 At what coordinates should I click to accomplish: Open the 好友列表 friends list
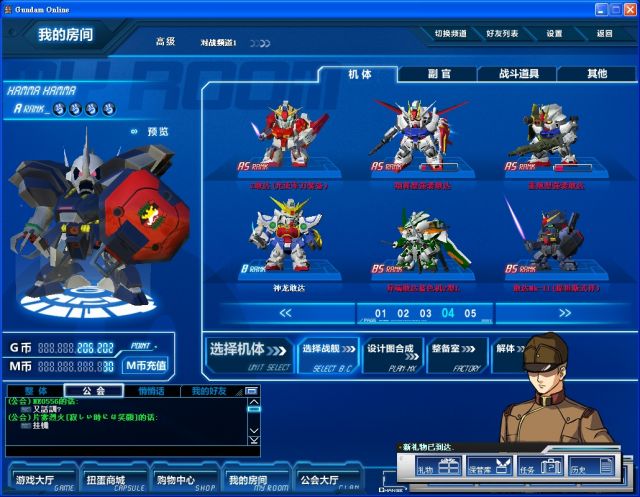[501, 33]
